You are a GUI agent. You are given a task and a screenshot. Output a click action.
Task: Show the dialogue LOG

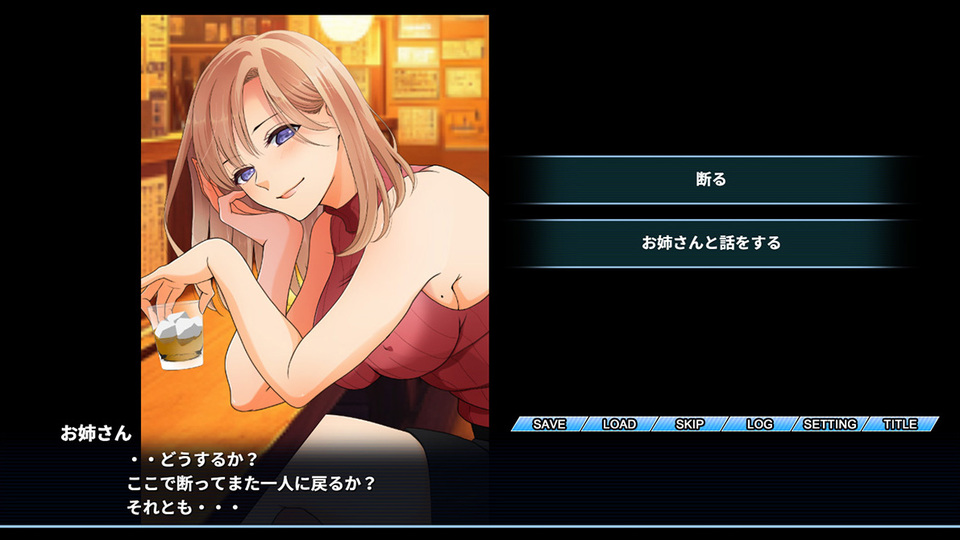pyautogui.click(x=760, y=424)
